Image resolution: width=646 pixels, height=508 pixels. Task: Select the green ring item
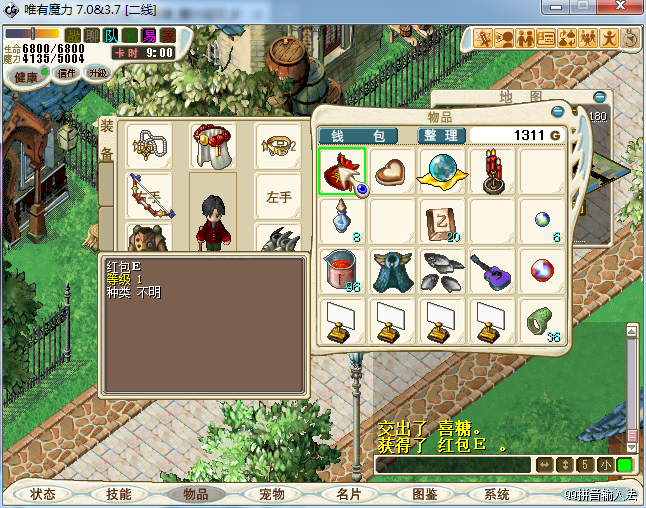tap(541, 322)
